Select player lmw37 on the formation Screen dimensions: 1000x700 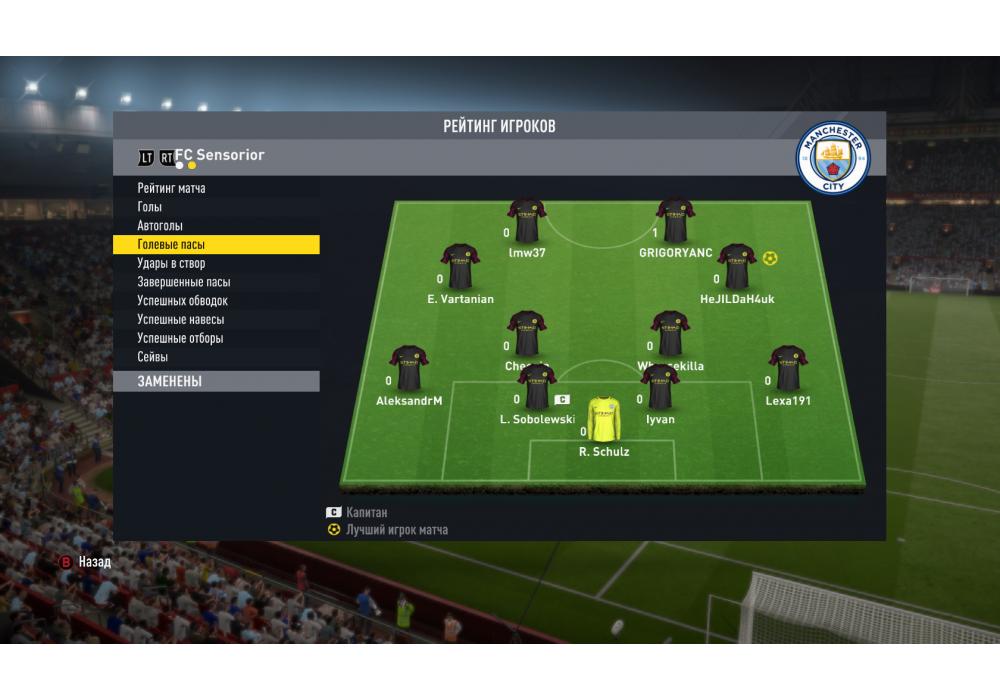click(527, 221)
